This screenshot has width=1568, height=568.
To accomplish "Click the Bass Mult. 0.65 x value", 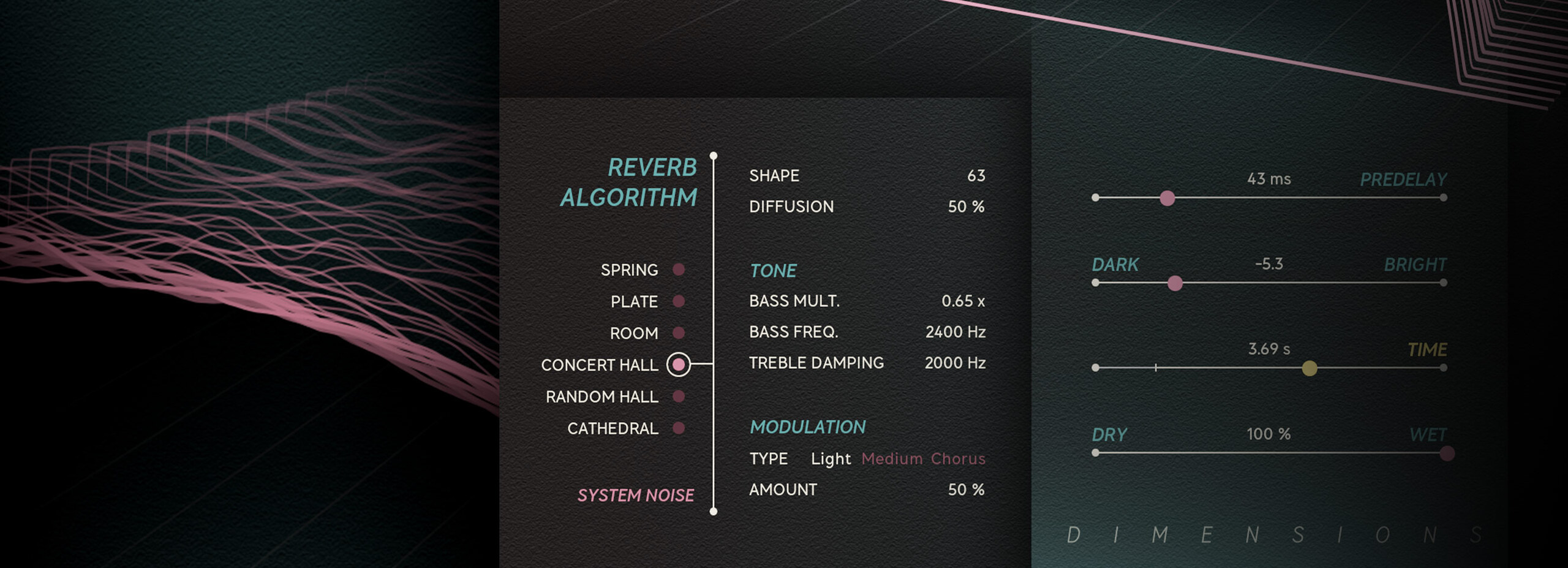I will (x=963, y=301).
